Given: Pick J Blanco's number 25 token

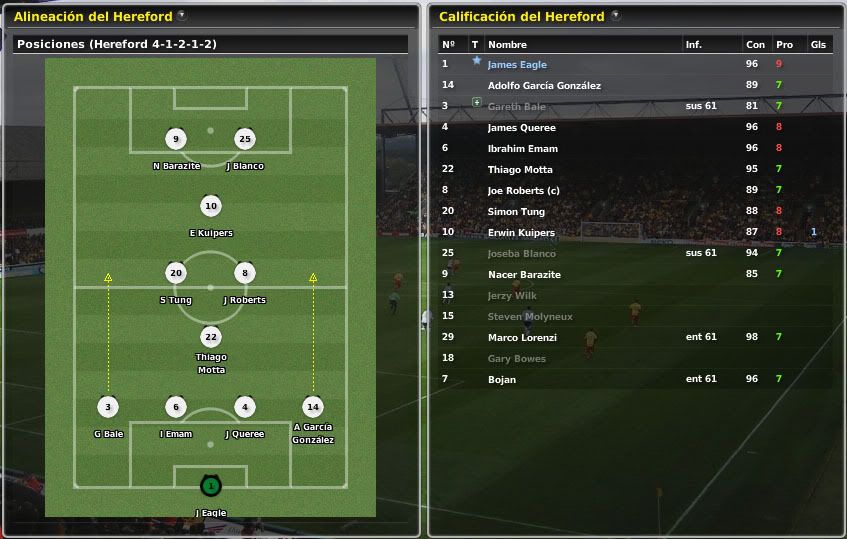Looking at the screenshot, I should 245,139.
